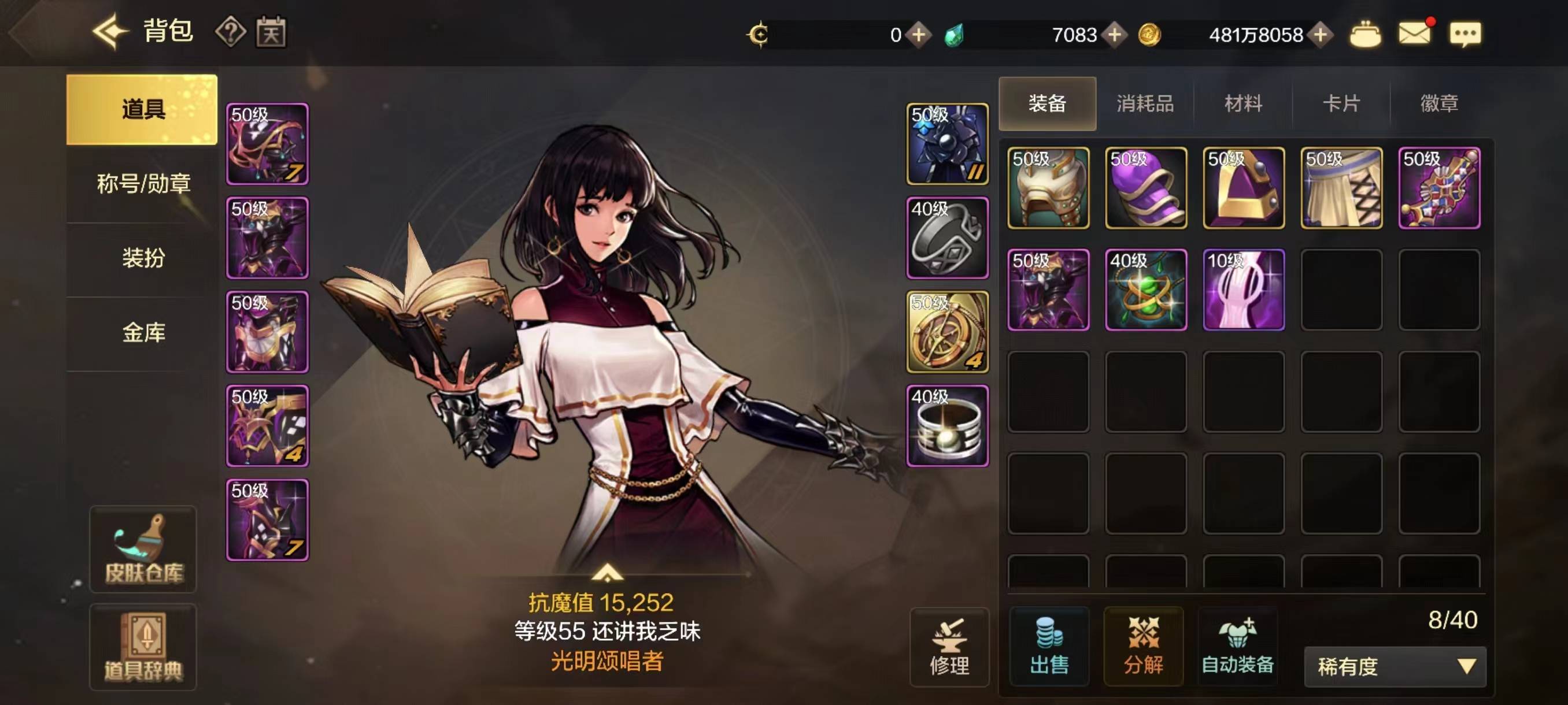Select the 金库 vault sidebar entry
Viewport: 1568px width, 705px height.
pyautogui.click(x=143, y=333)
